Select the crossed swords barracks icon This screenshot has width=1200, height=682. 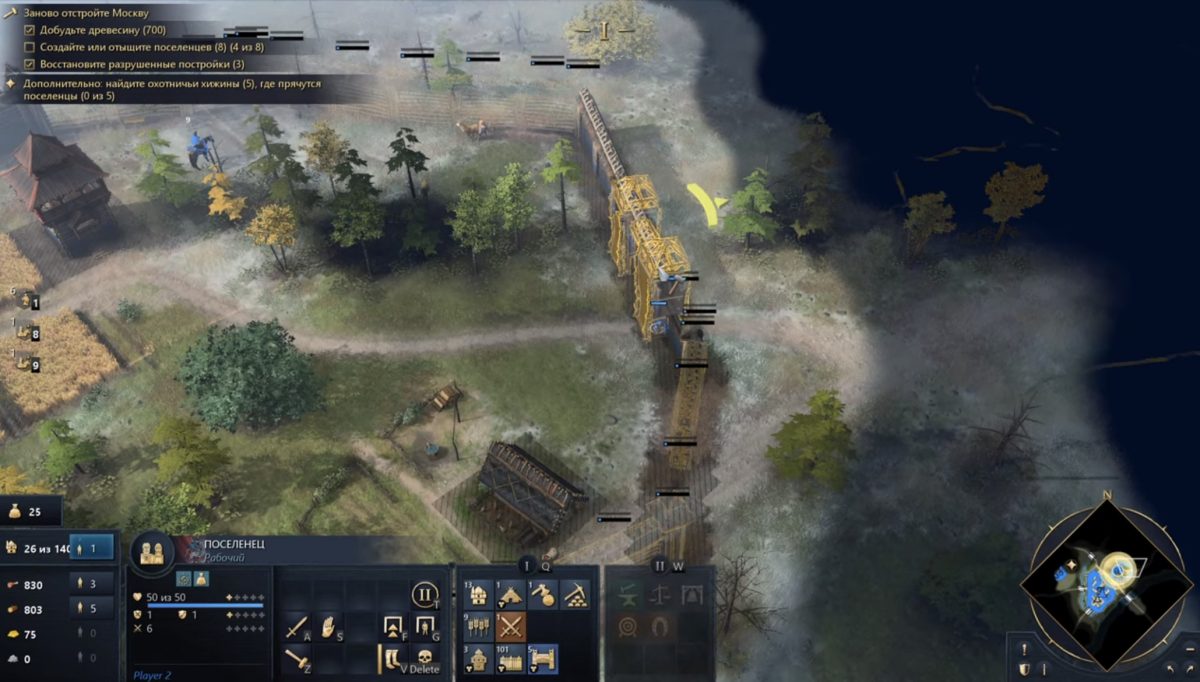511,628
